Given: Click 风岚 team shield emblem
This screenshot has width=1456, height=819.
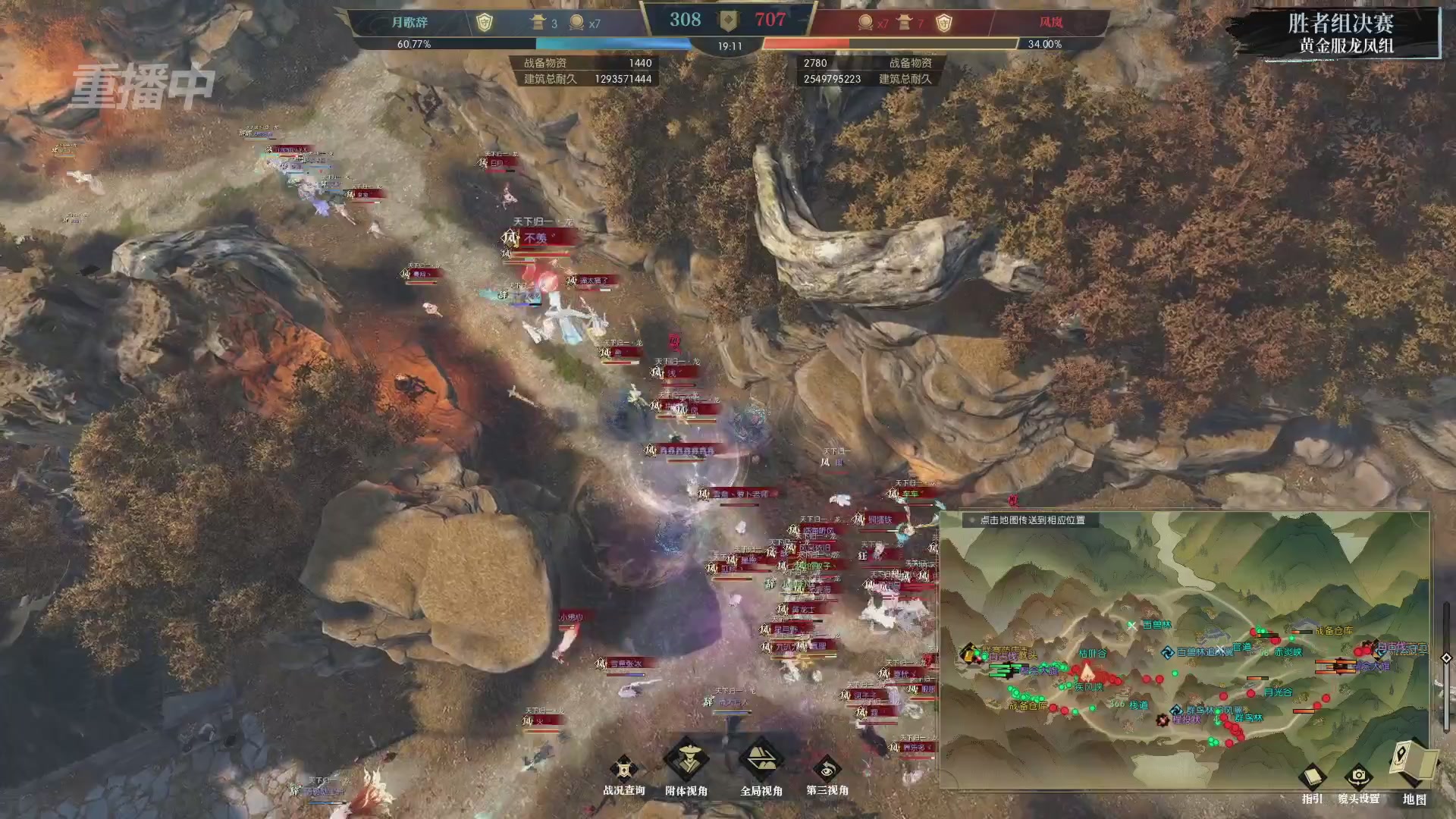Looking at the screenshot, I should click(x=943, y=23).
